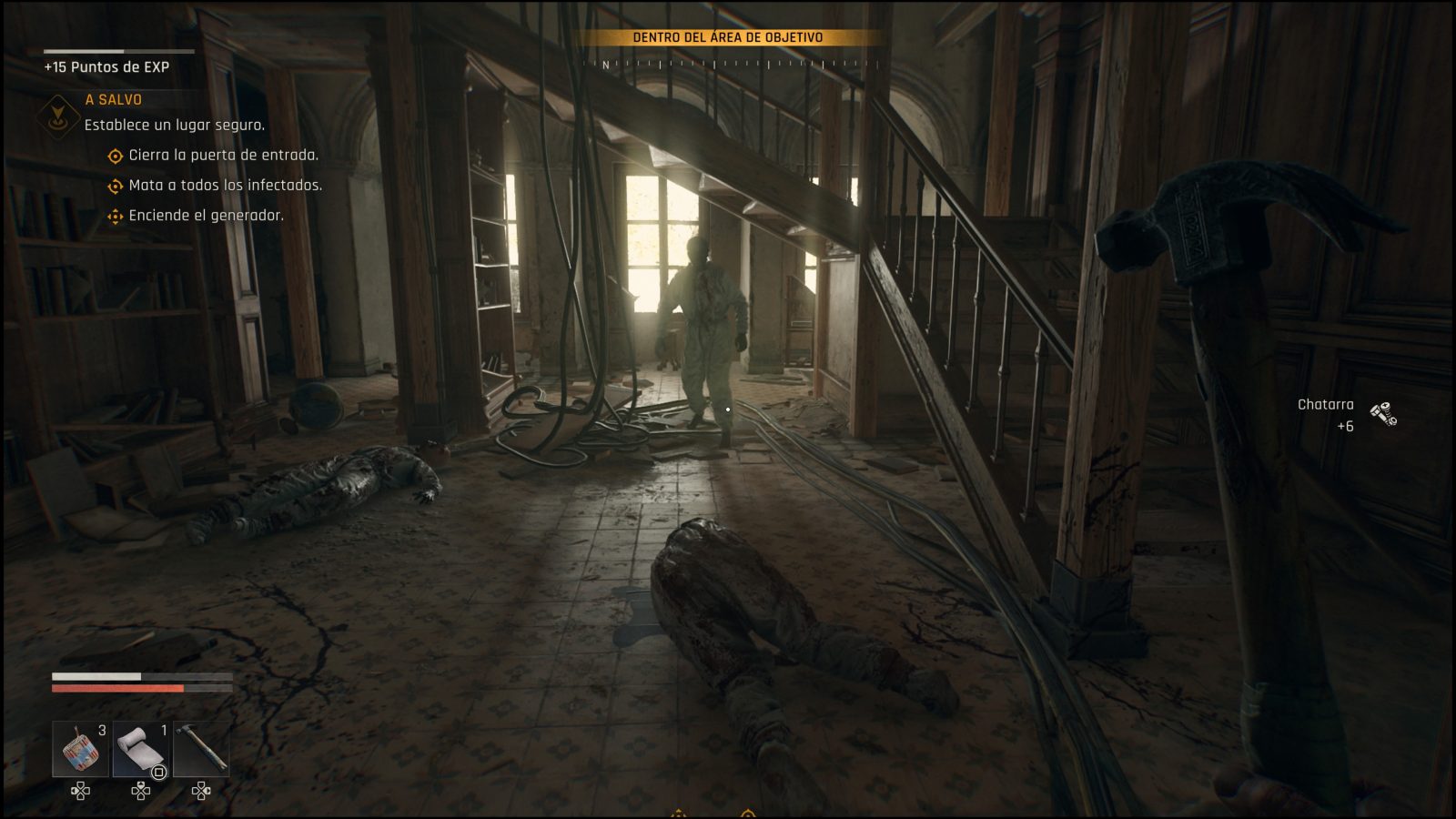Select the bandage hotbar slot
Image resolution: width=1456 pixels, height=819 pixels.
coord(141,749)
